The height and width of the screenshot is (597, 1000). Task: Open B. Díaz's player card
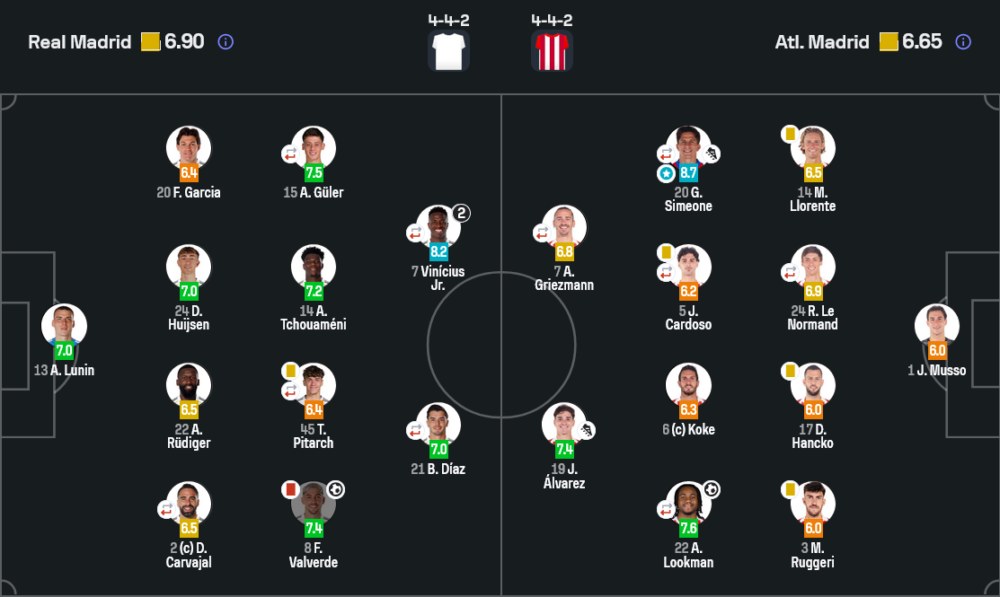coord(439,426)
